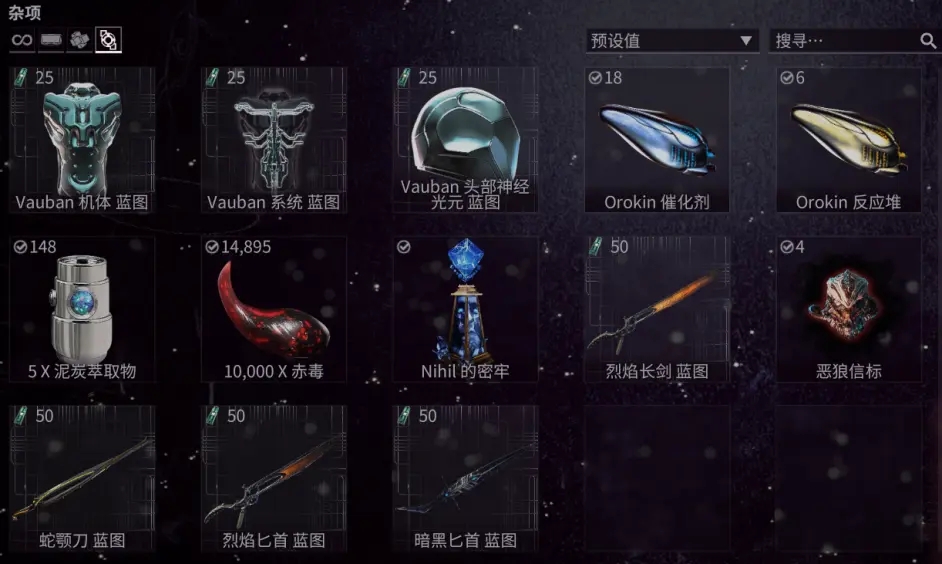Image resolution: width=942 pixels, height=564 pixels.
Task: Select the 烈焰长剑 蓝图 slot
Action: [657, 309]
